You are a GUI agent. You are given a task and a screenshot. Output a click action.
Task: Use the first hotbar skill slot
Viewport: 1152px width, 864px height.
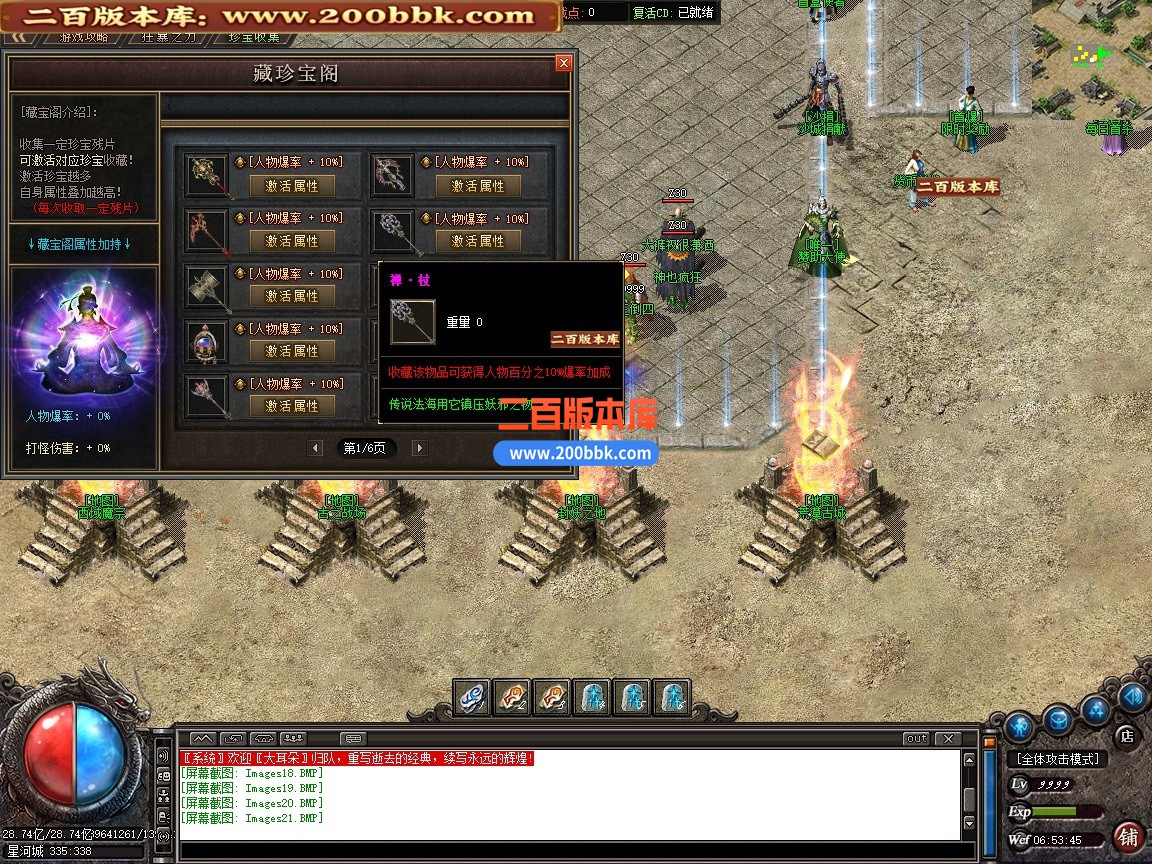472,697
